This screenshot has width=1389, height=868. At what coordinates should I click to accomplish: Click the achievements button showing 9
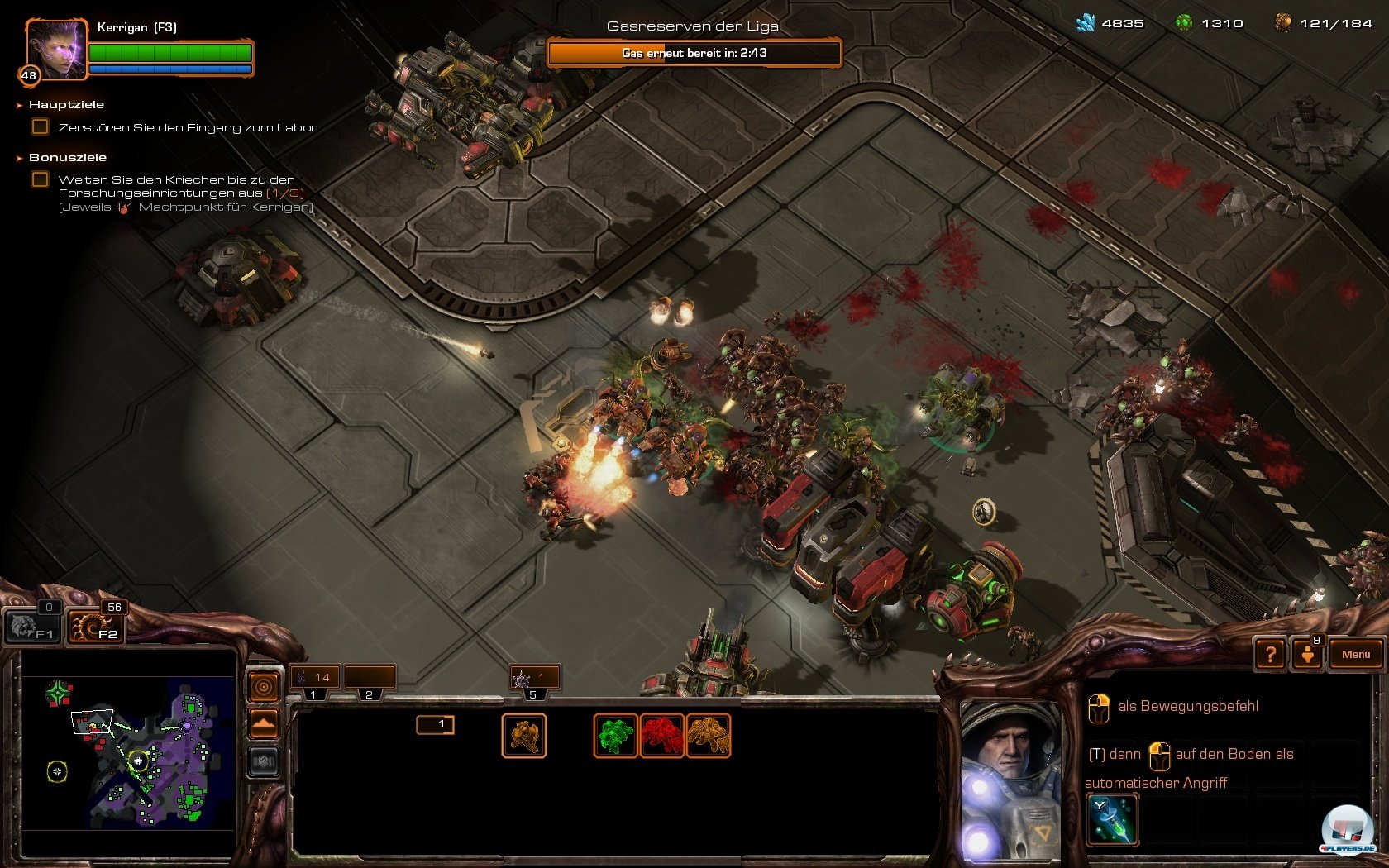coord(1308,653)
